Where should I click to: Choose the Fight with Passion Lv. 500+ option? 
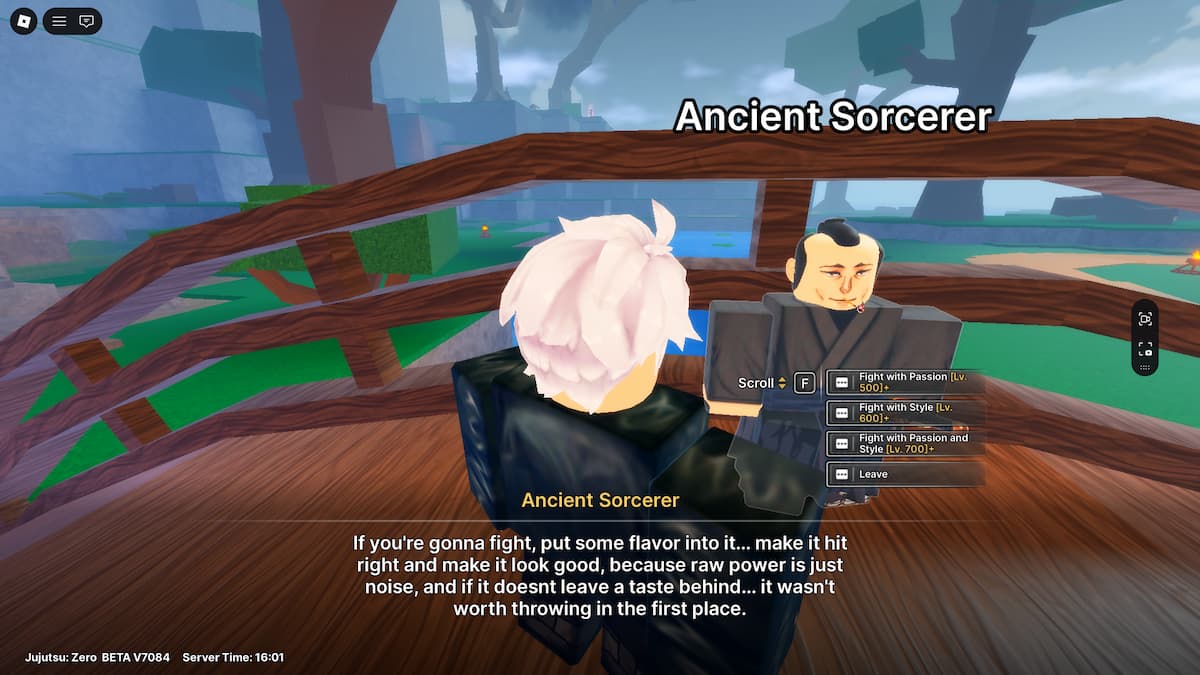[x=905, y=382]
